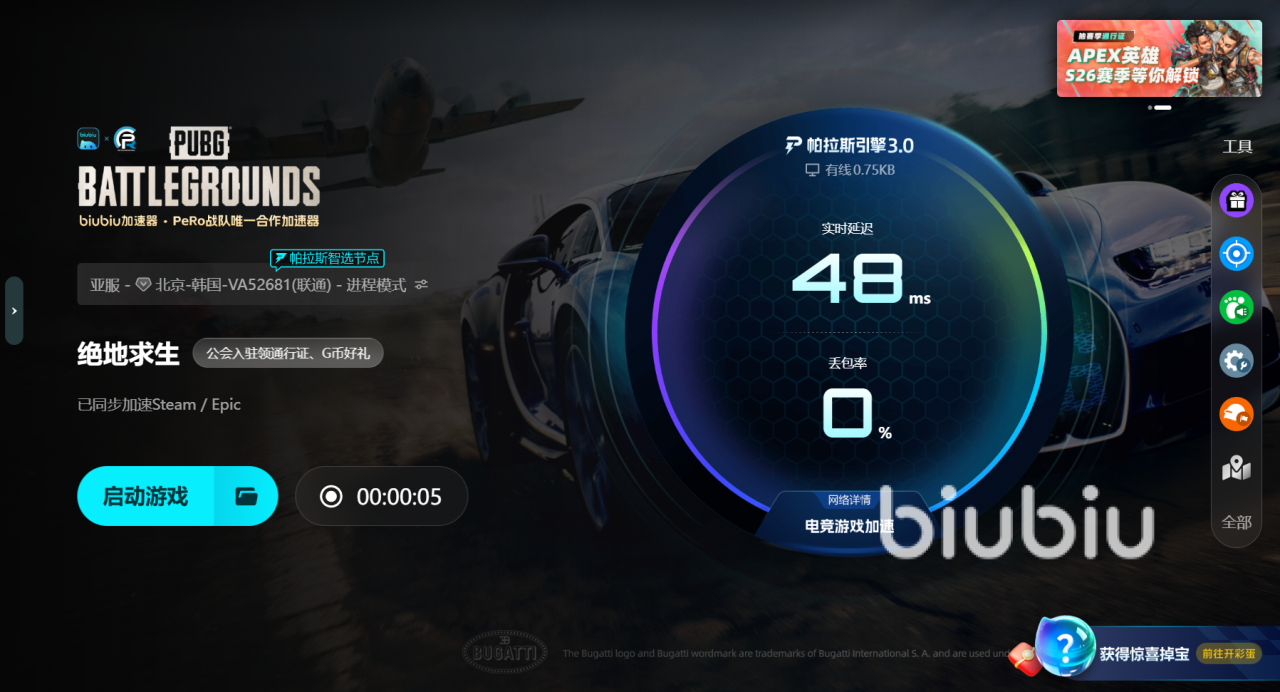
Task: Open the green footprint sound tool
Action: (1237, 307)
